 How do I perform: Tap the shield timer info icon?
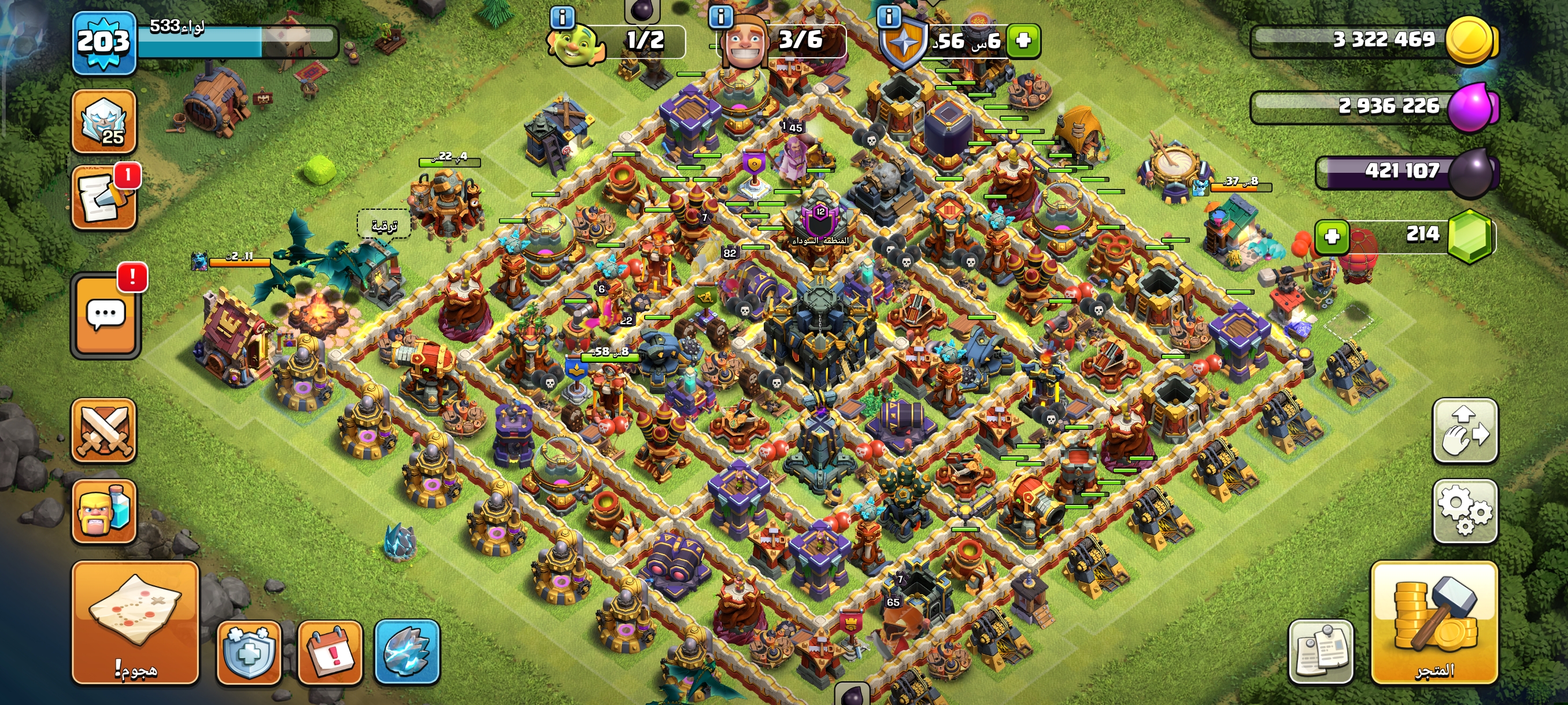tap(889, 16)
